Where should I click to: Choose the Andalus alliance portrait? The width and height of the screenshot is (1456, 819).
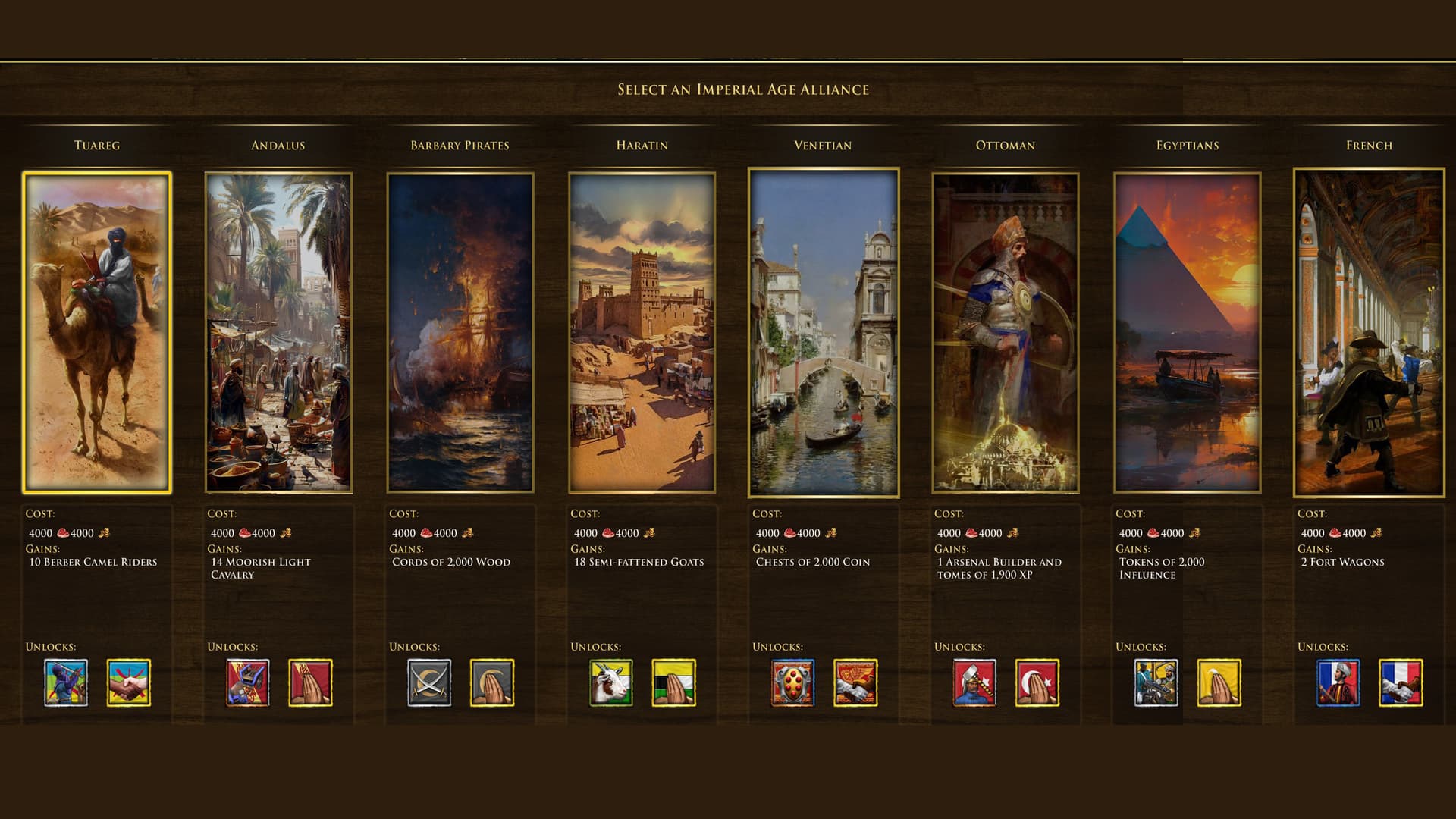pyautogui.click(x=278, y=332)
